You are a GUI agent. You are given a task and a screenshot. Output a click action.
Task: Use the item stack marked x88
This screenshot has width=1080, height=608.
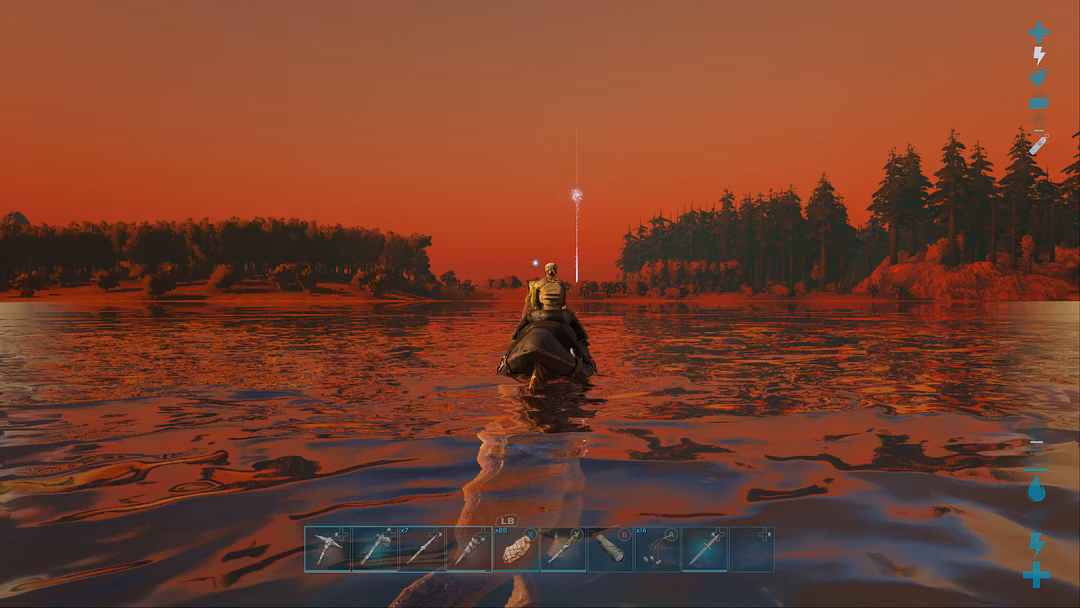click(517, 549)
